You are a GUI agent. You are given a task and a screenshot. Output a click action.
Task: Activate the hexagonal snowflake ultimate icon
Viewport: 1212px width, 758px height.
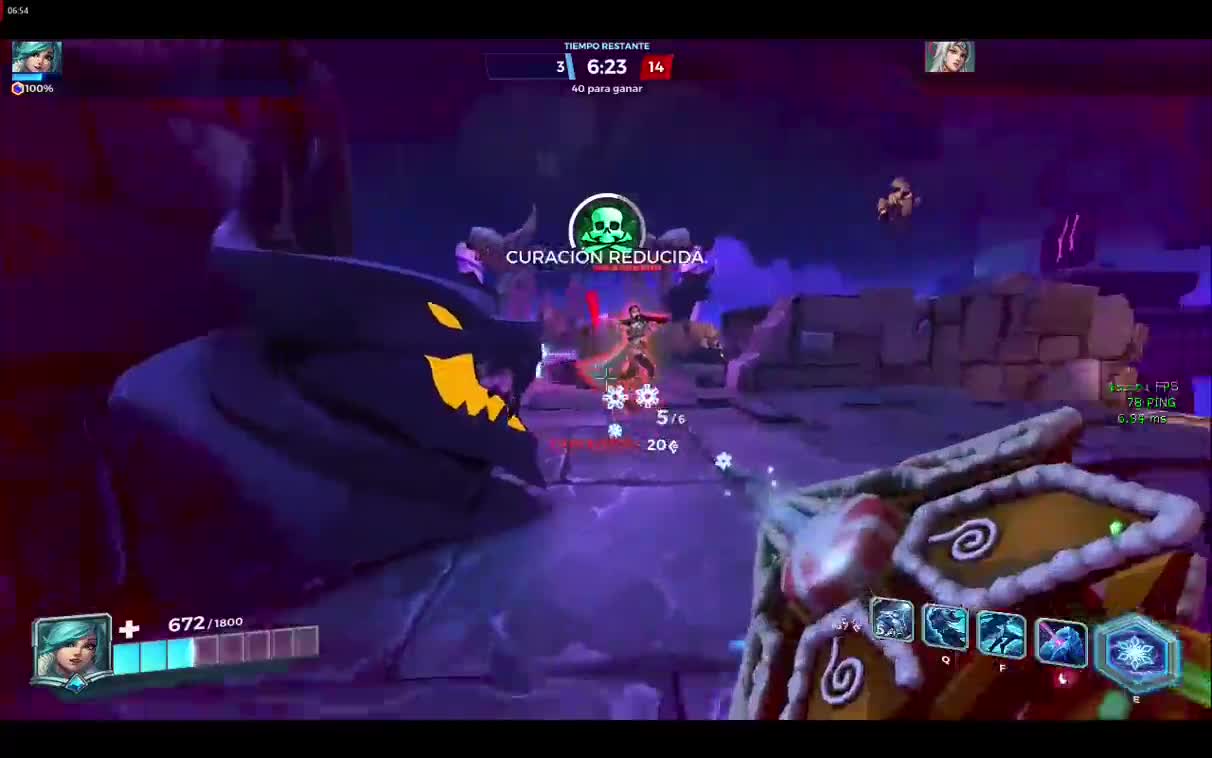coord(1137,653)
